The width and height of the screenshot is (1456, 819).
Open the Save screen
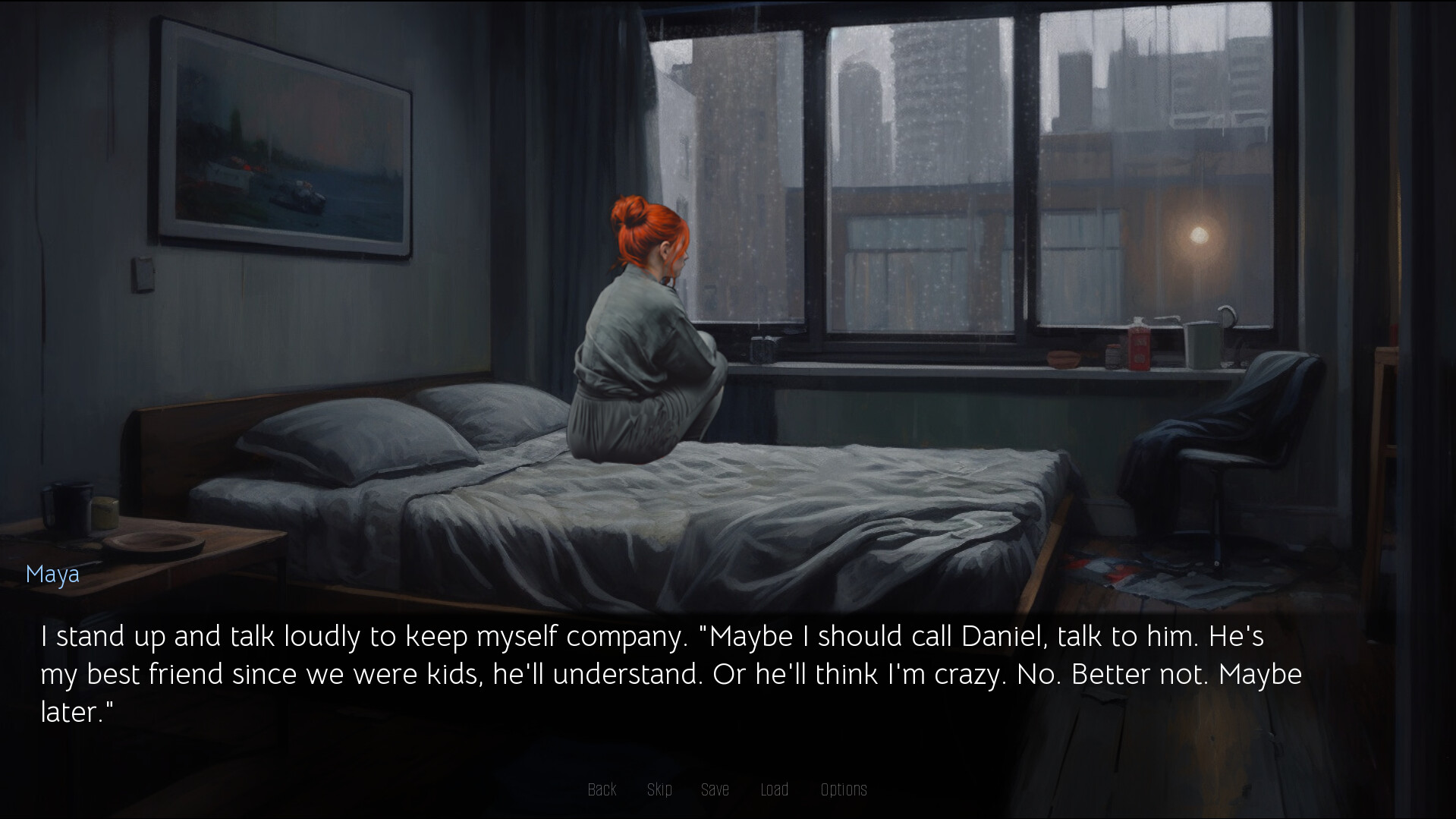[x=715, y=789]
